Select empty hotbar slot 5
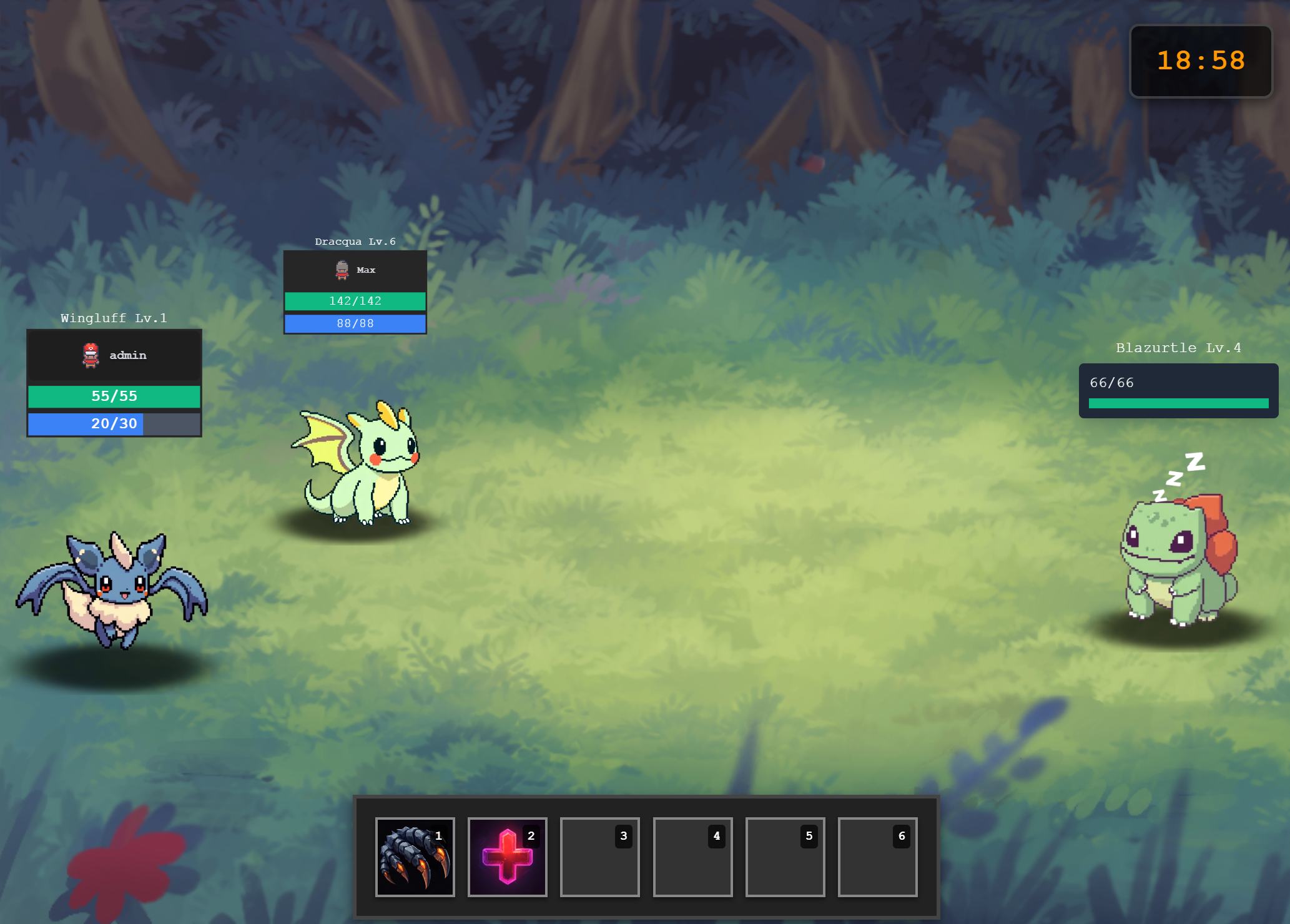The image size is (1290, 924). pyautogui.click(x=785, y=856)
